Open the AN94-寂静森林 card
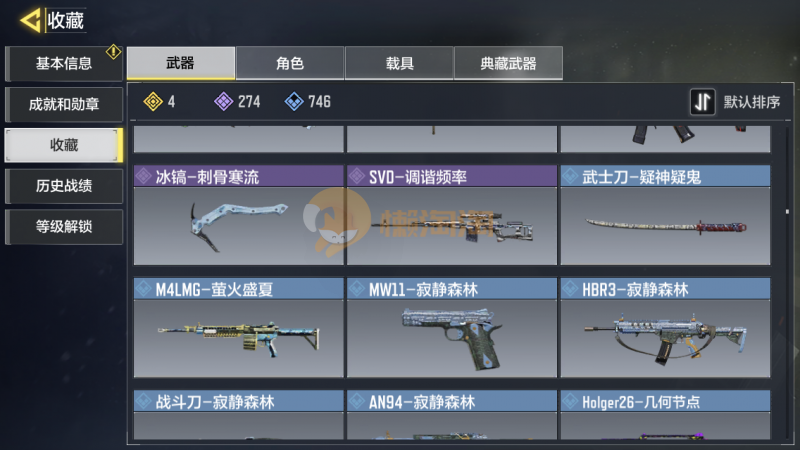 pos(451,415)
